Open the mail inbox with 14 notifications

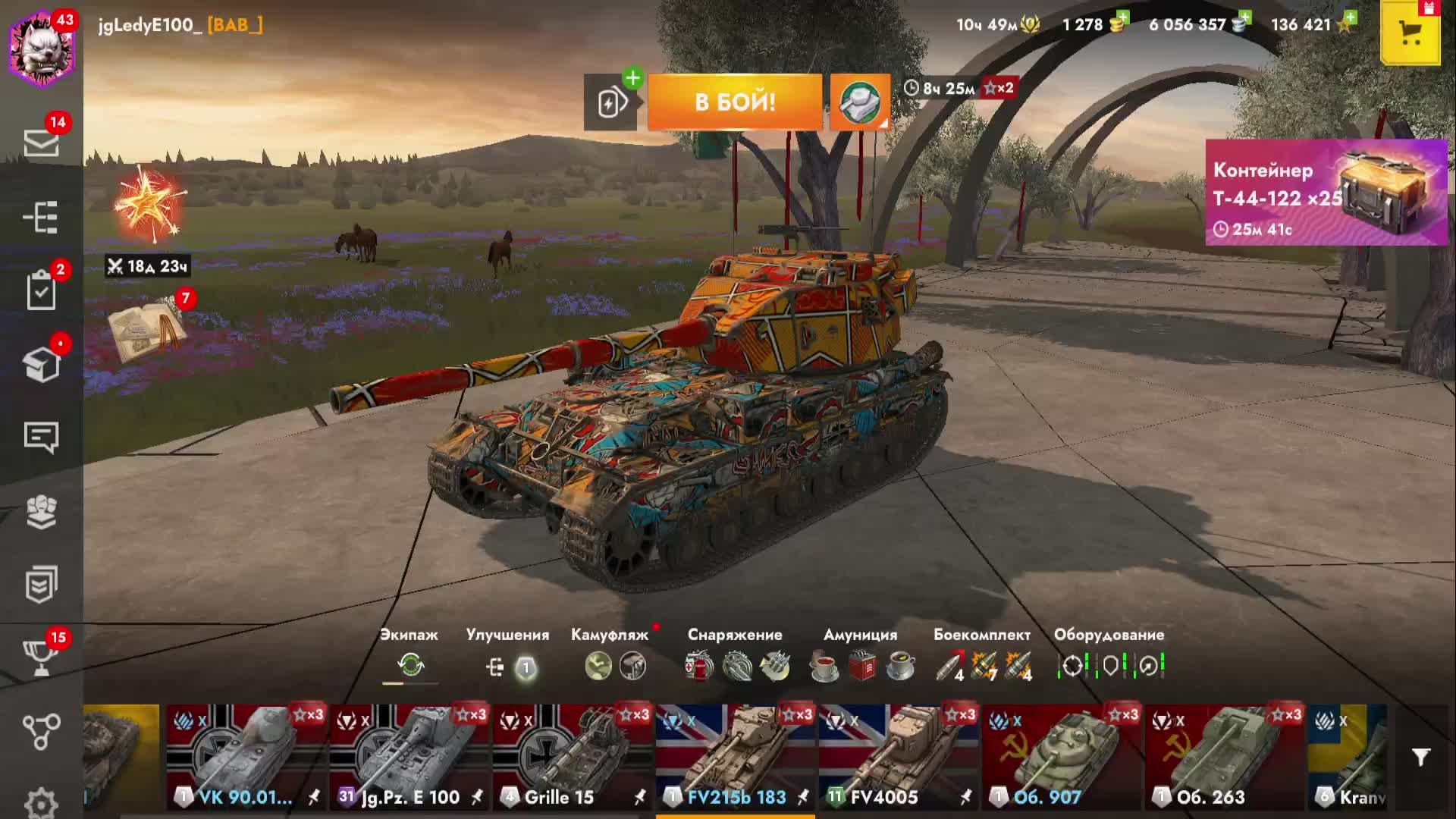coord(41,142)
